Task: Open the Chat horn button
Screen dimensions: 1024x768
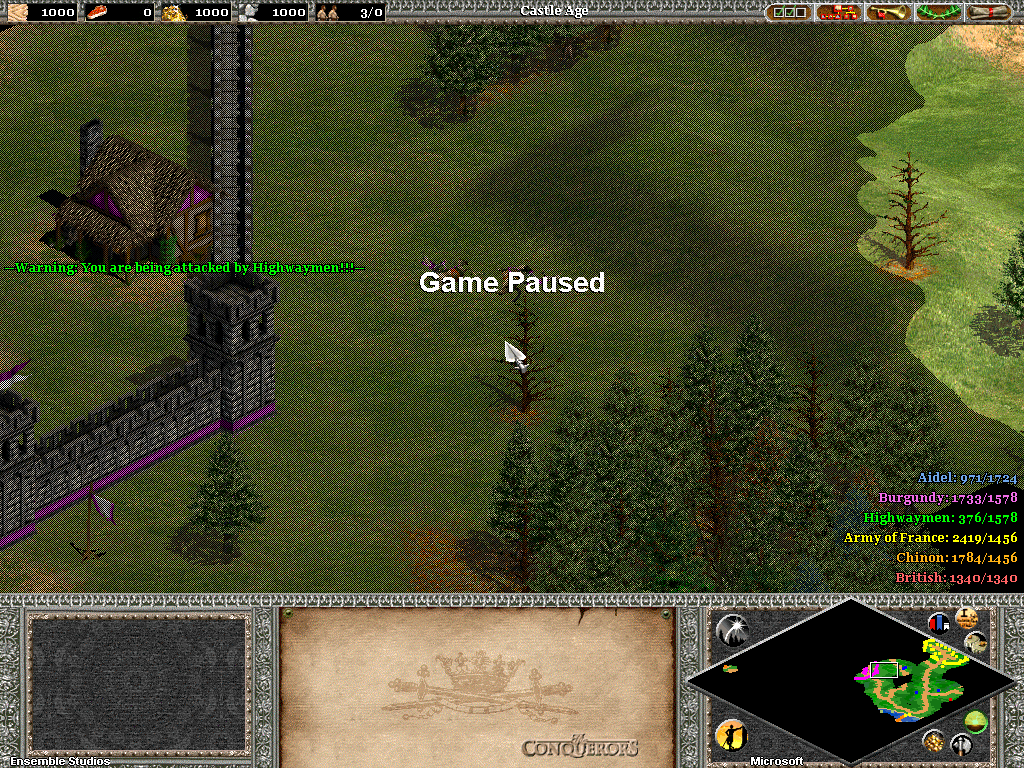Action: 888,12
